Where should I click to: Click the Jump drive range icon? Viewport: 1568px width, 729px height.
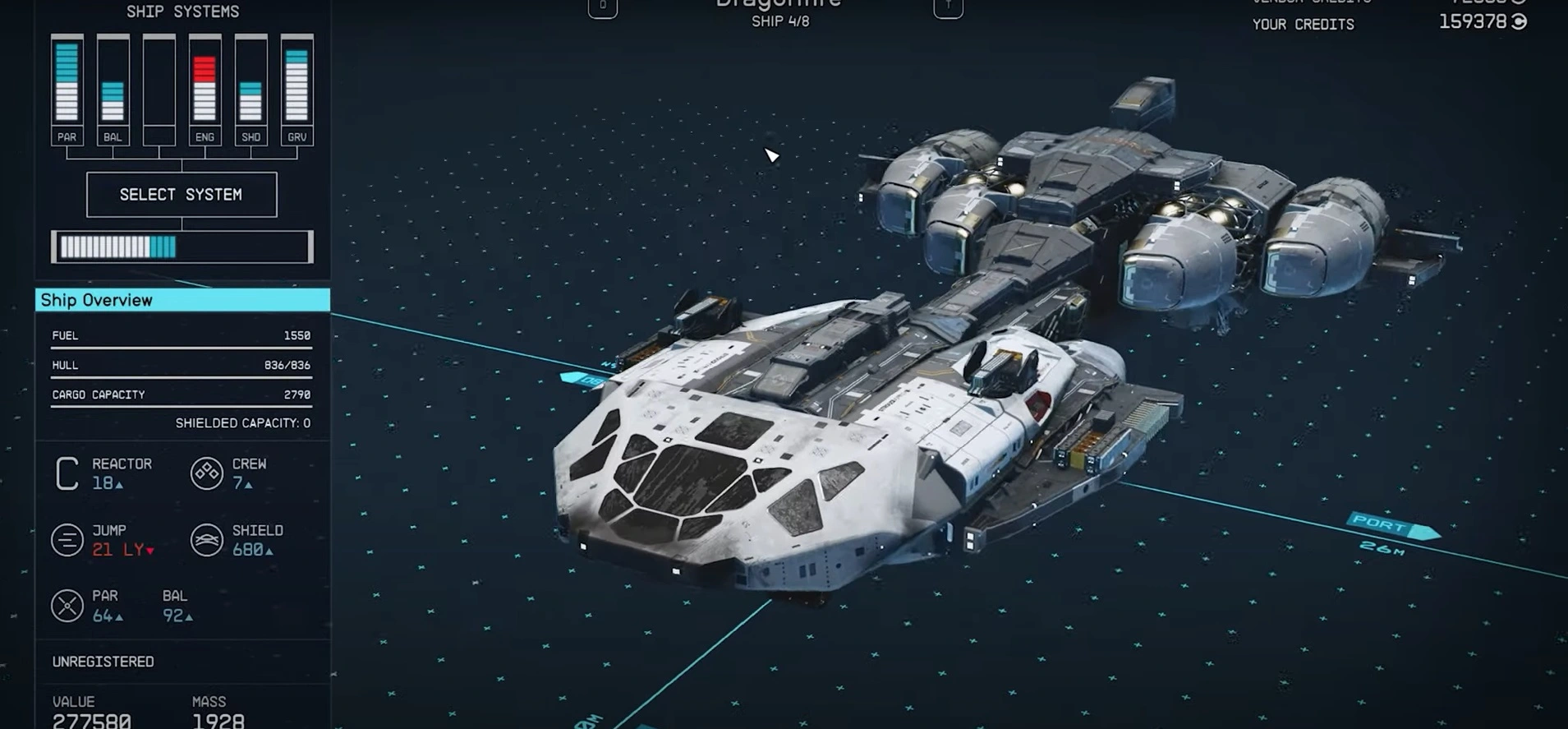67,540
